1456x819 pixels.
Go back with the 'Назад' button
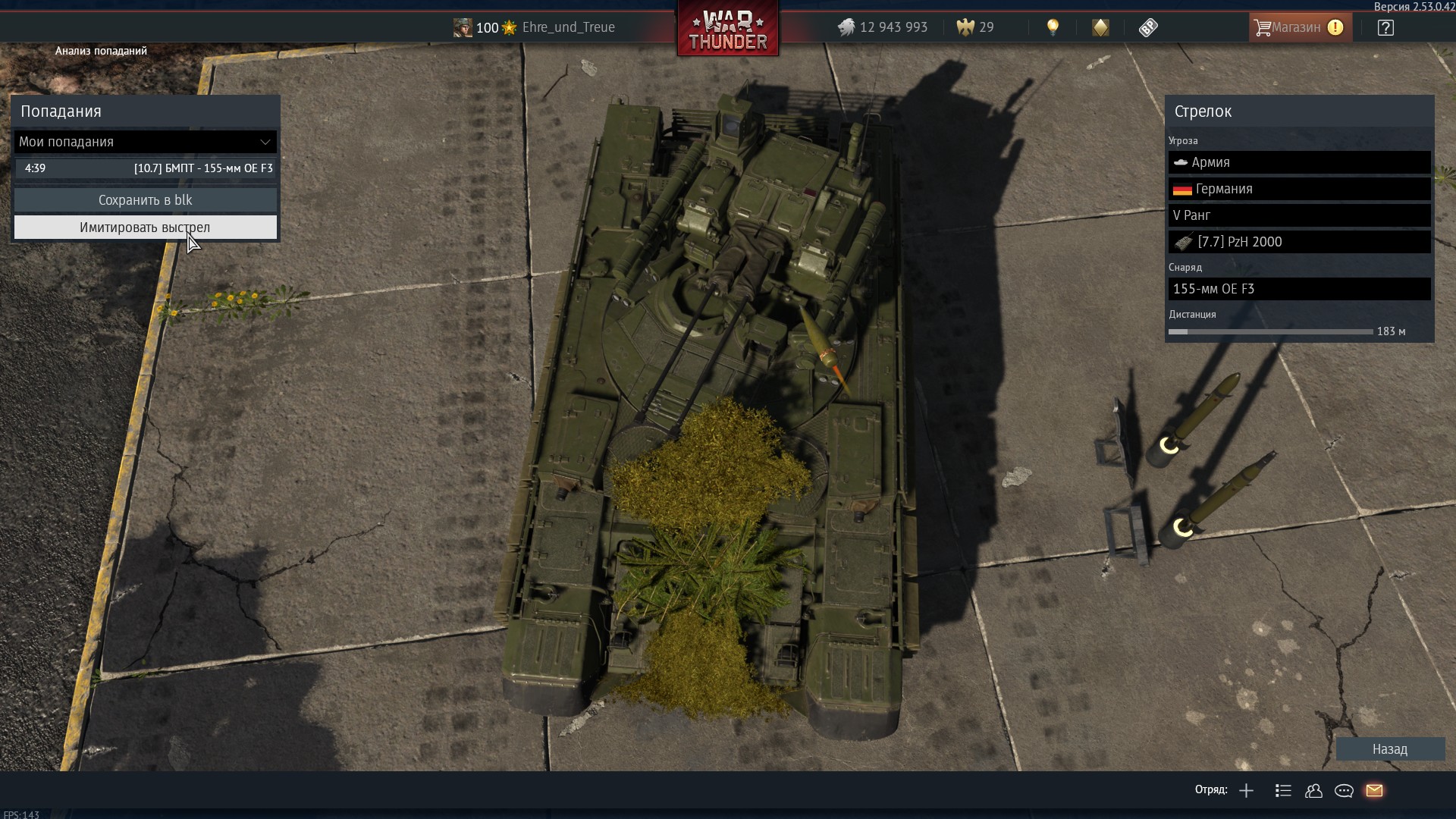tap(1389, 749)
